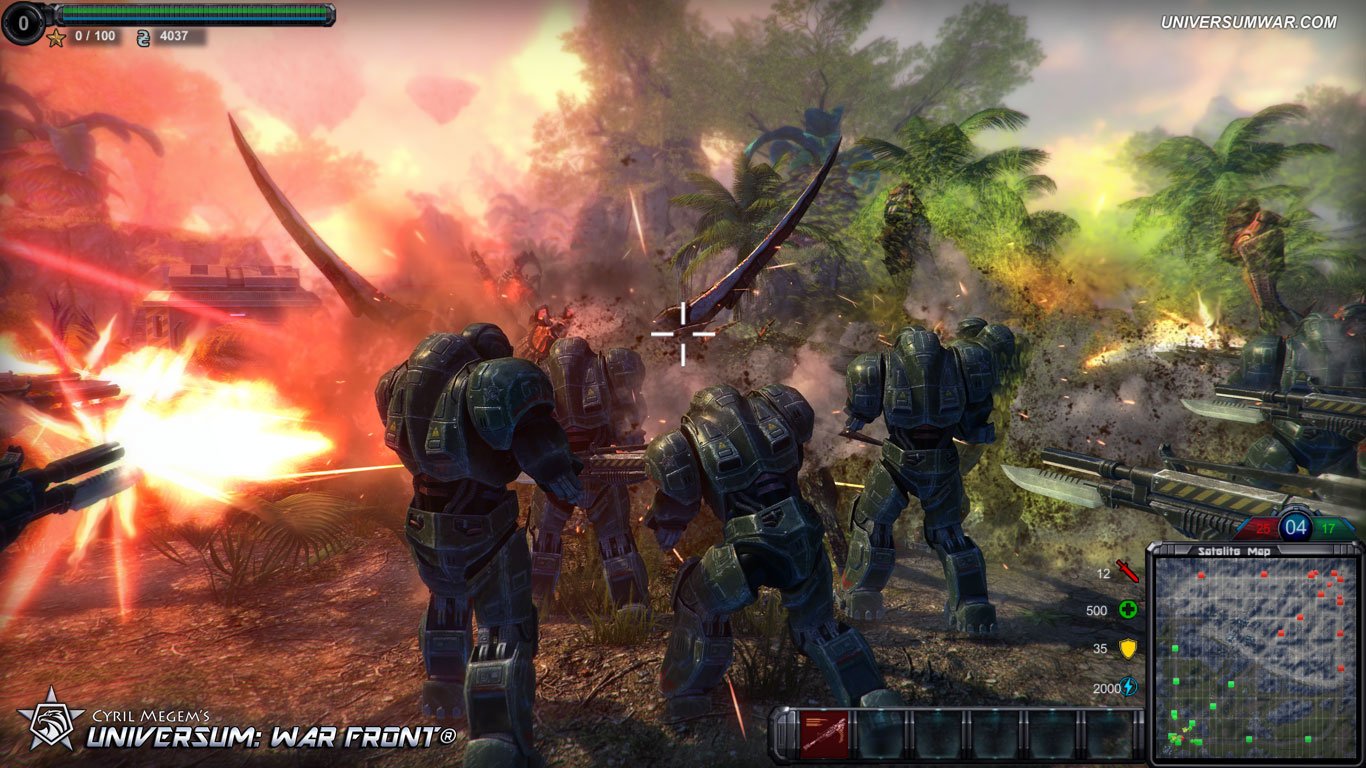Click the currency icon beside 4037

click(143, 37)
